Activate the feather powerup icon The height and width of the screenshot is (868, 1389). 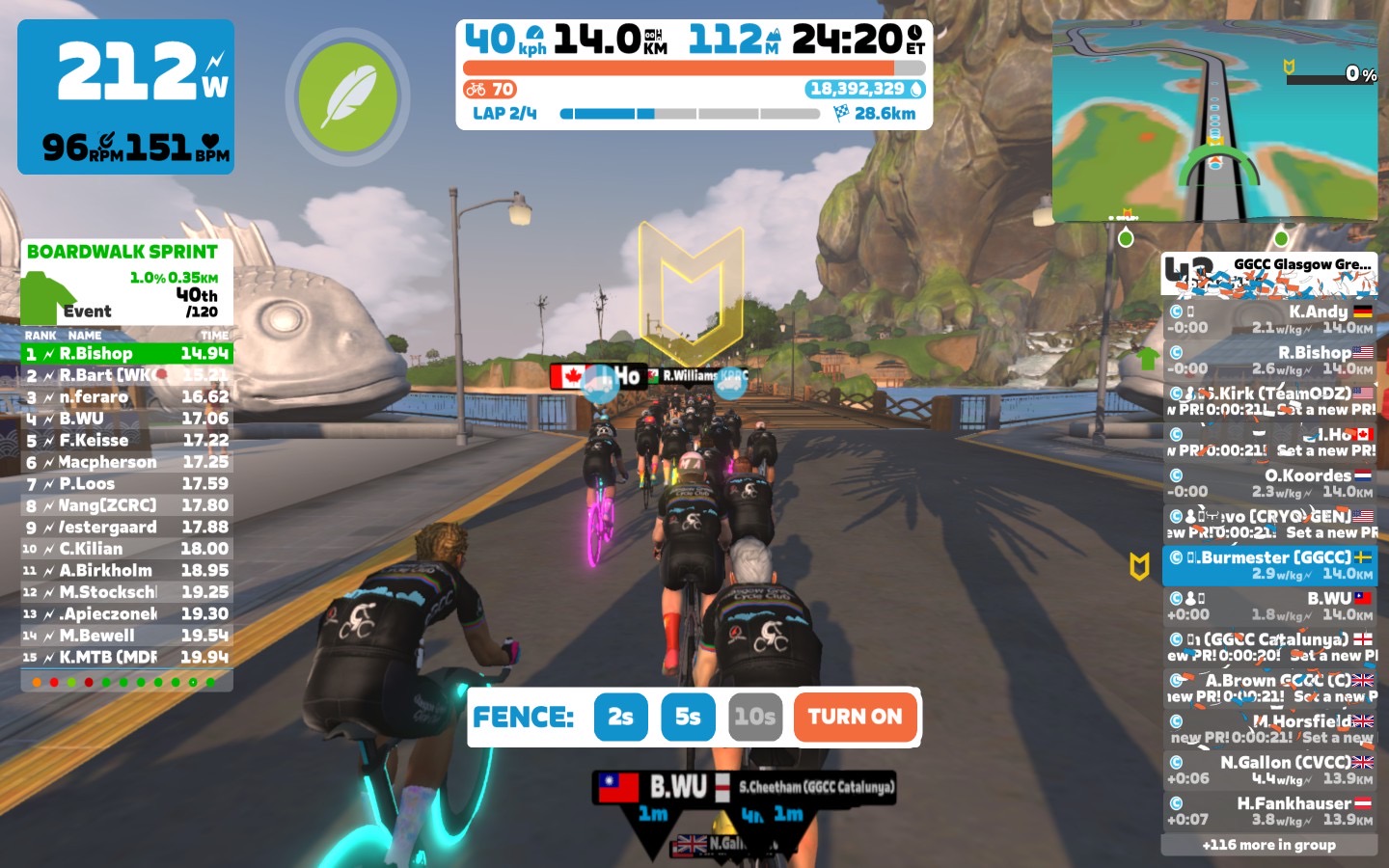[347, 97]
